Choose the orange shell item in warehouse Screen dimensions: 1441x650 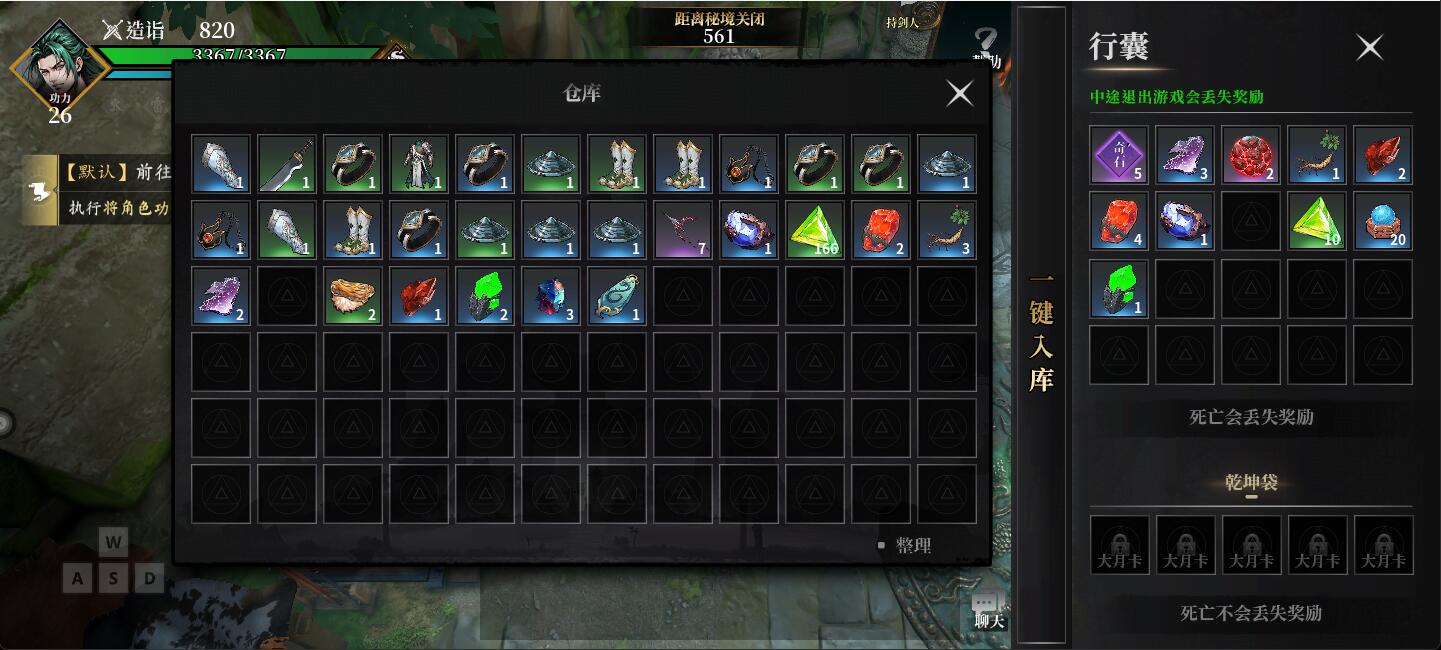click(x=352, y=296)
